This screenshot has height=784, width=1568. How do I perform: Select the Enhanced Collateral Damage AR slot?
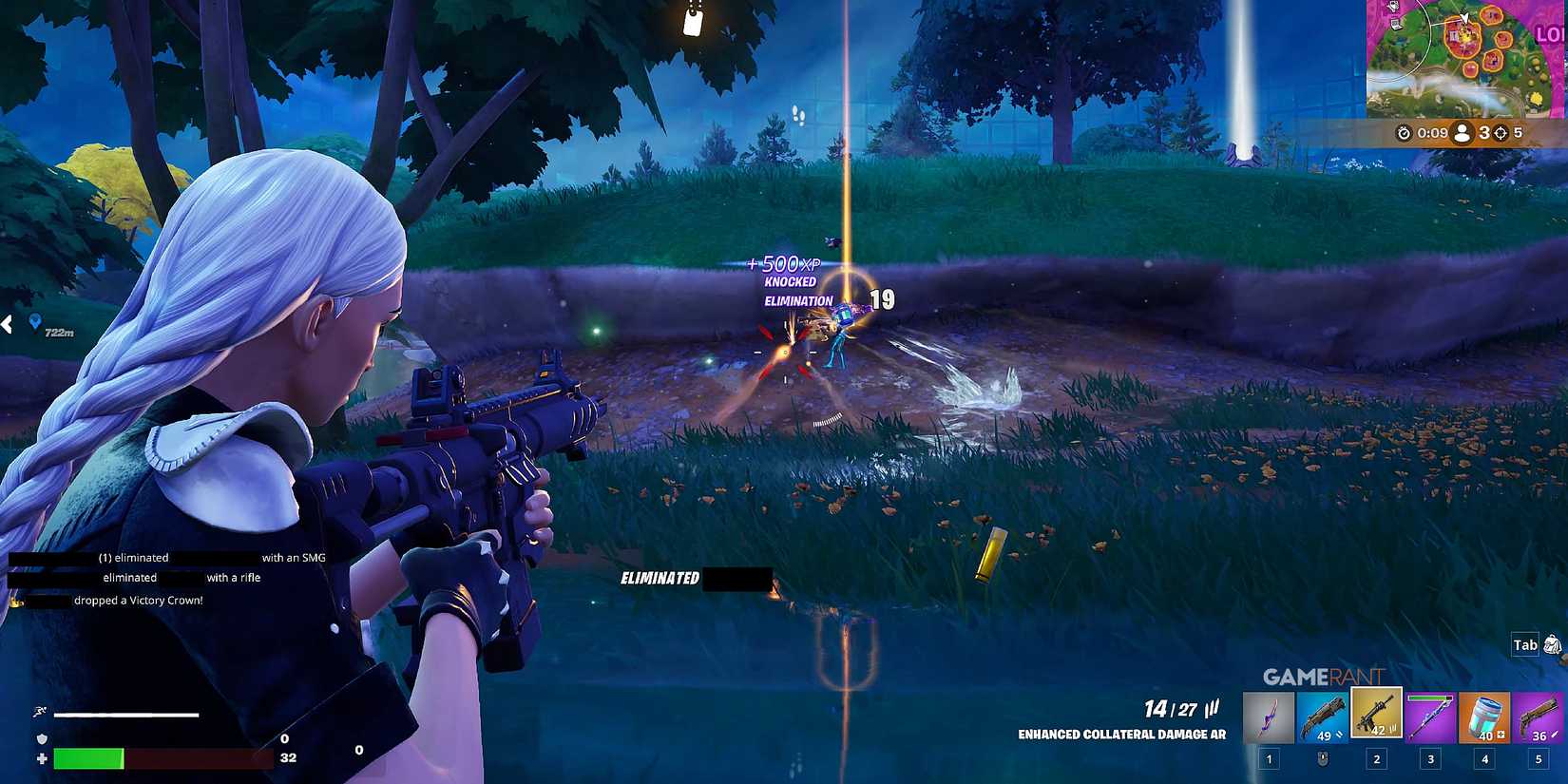pyautogui.click(x=1376, y=713)
